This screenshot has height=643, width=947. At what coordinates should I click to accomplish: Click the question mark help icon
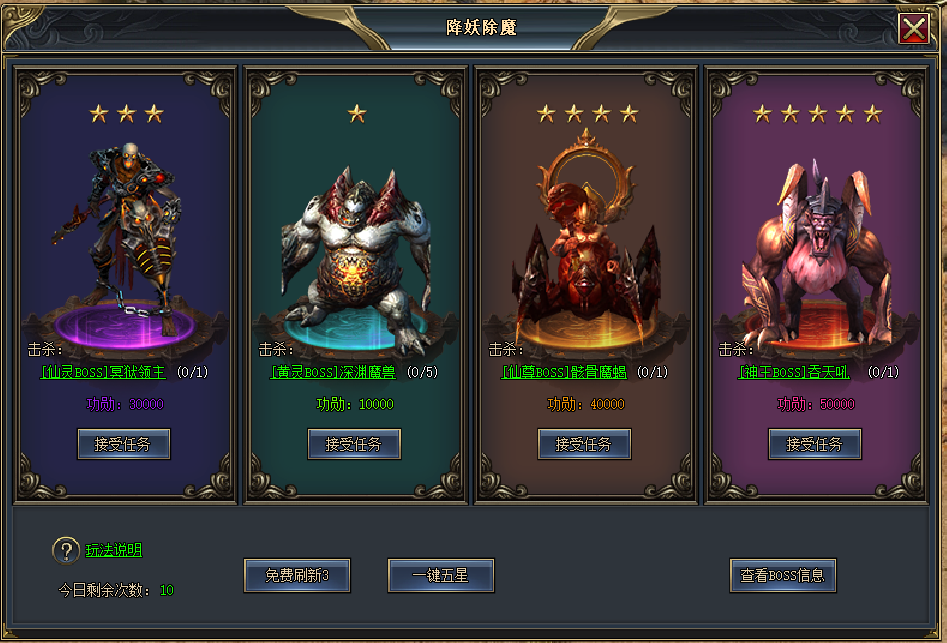[66, 550]
